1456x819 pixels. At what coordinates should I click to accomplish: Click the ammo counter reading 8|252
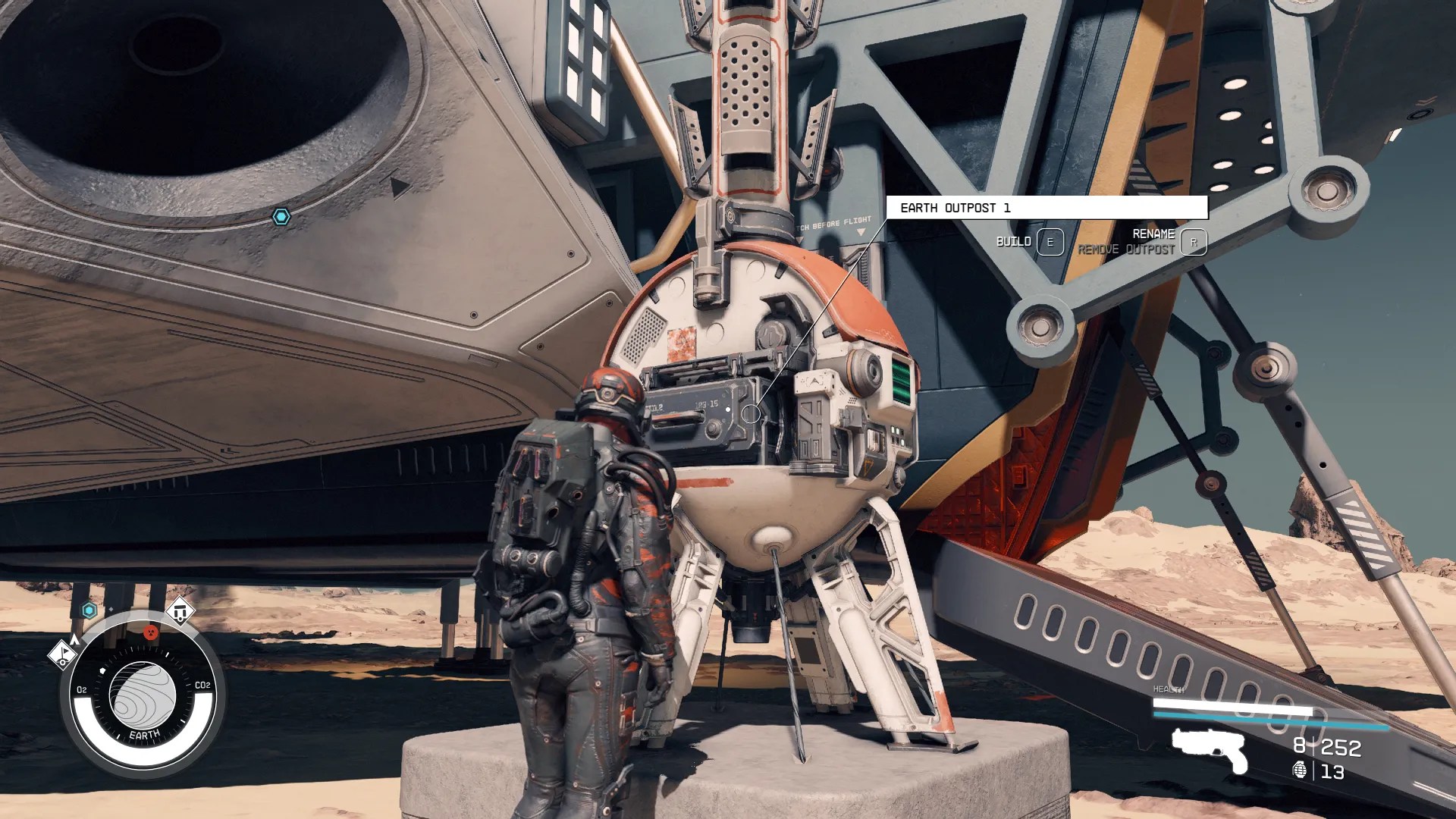[x=1326, y=747]
